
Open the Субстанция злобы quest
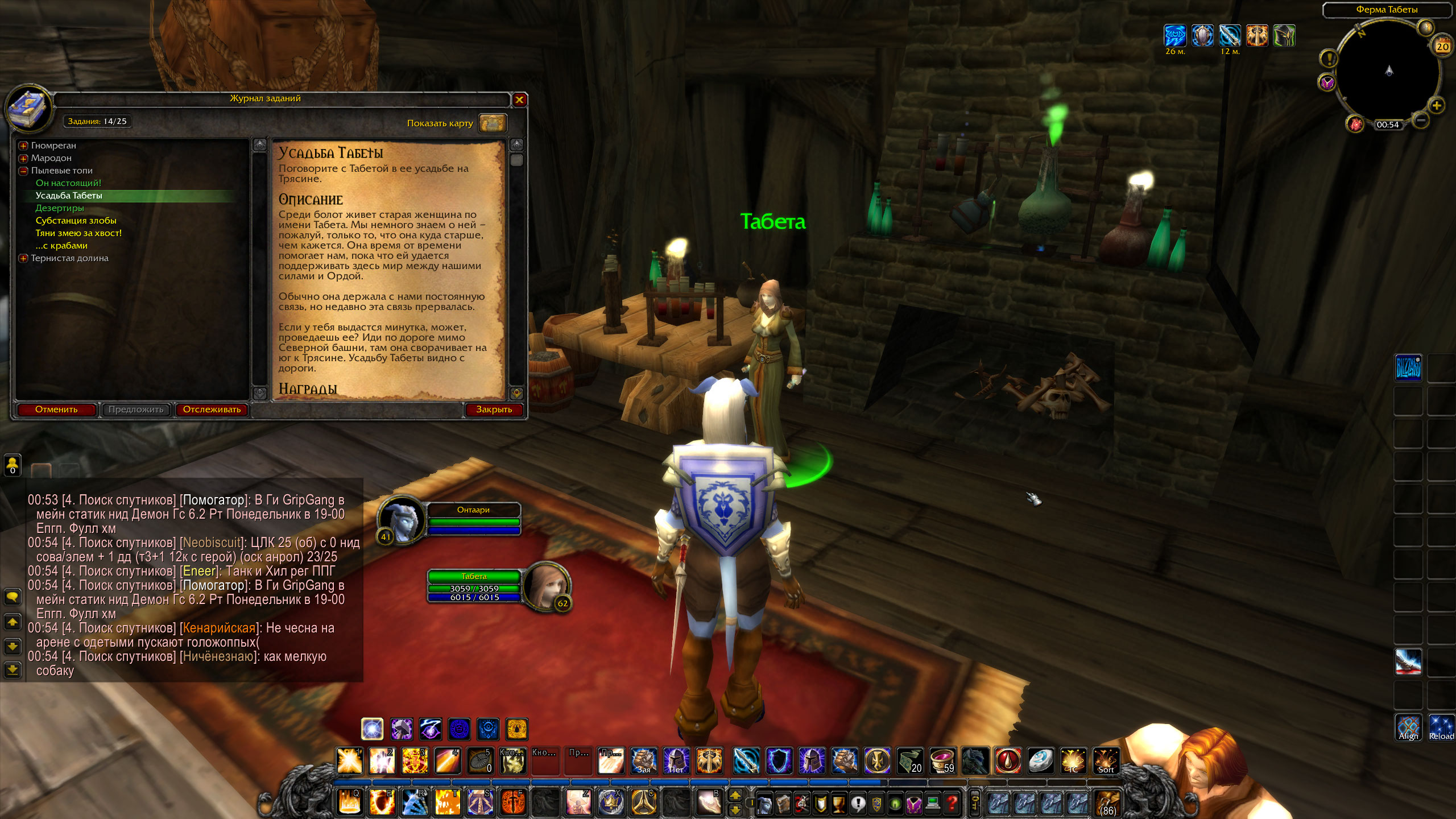tap(76, 221)
